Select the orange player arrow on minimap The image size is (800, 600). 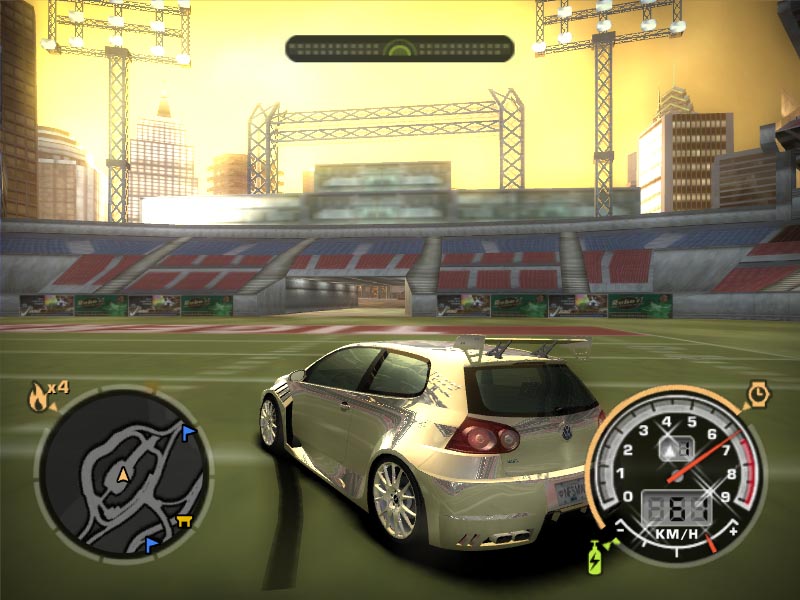pos(123,473)
